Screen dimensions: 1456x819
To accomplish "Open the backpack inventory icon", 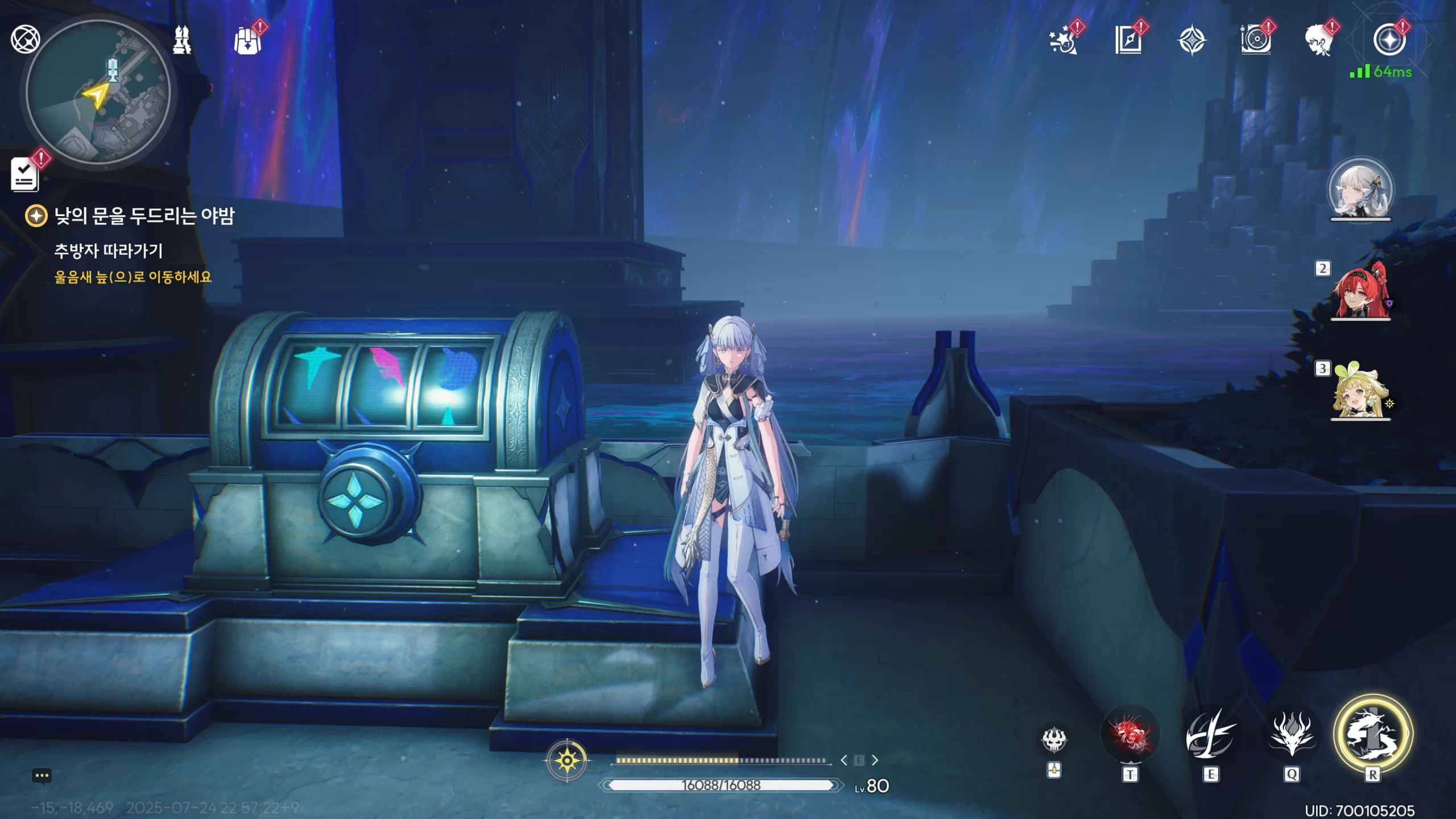I will [x=248, y=40].
